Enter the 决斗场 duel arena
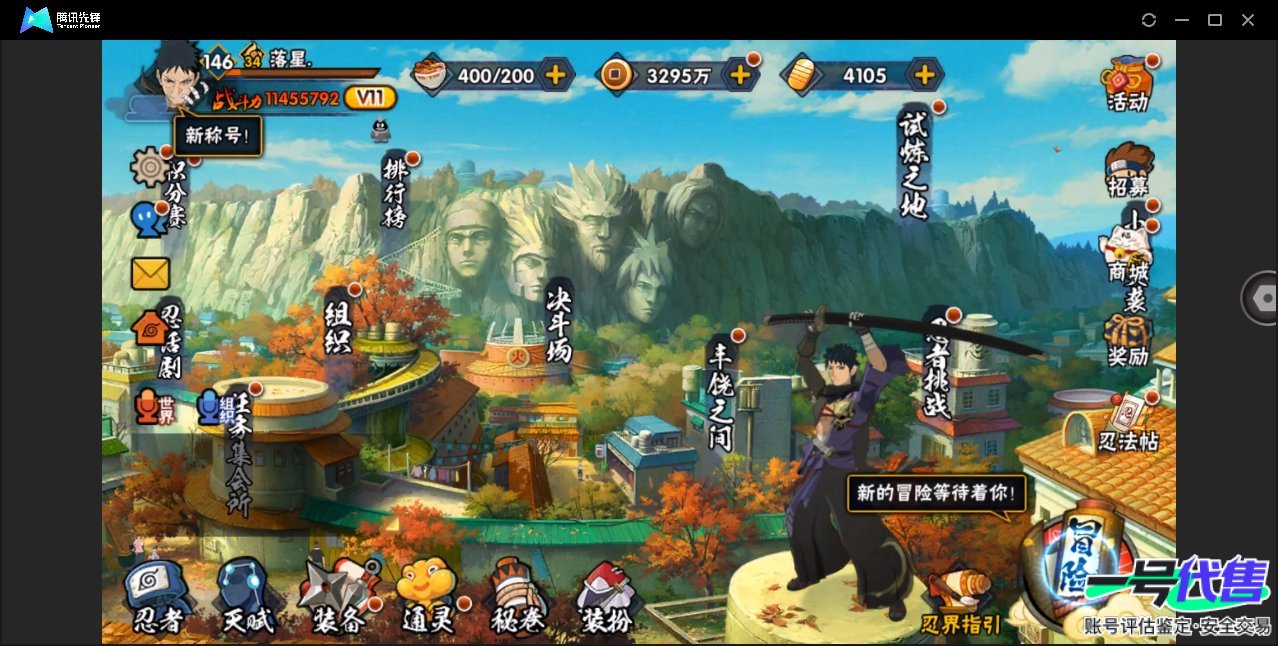The height and width of the screenshot is (646, 1278). [560, 325]
